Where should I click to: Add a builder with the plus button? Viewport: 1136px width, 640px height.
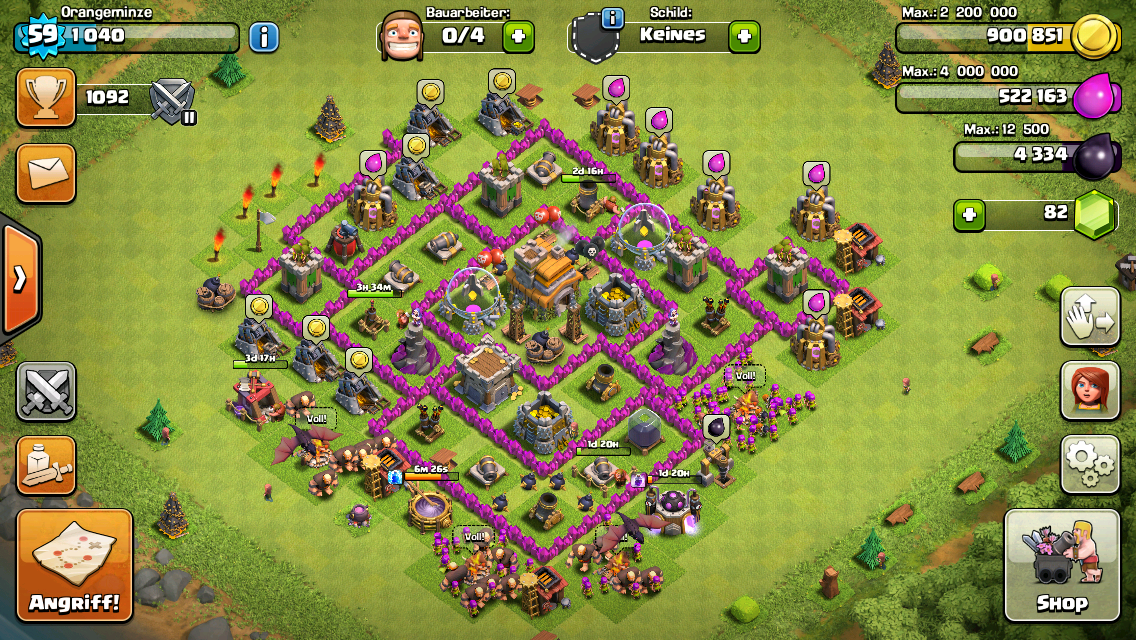coord(517,37)
